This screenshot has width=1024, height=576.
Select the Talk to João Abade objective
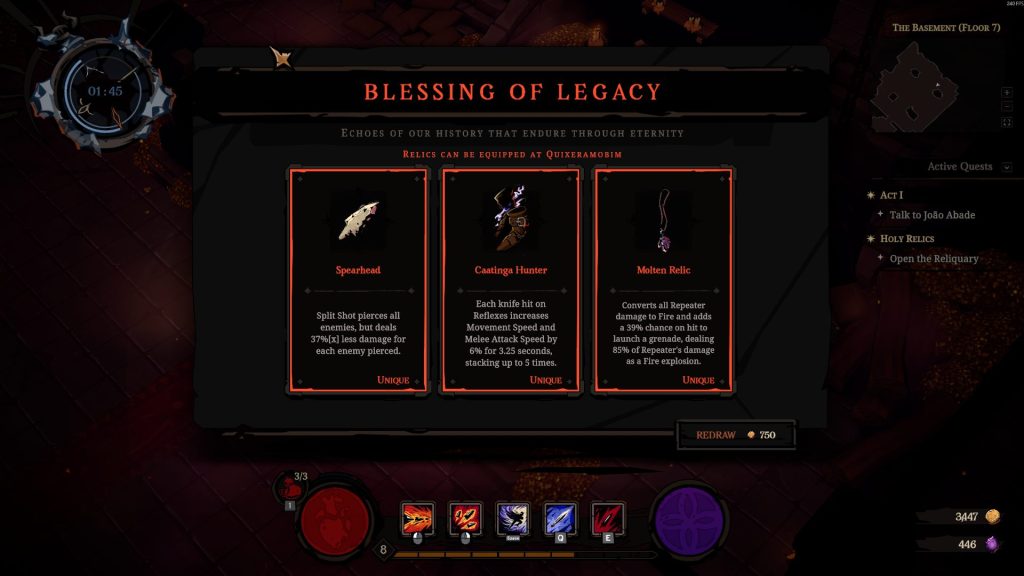coord(932,215)
